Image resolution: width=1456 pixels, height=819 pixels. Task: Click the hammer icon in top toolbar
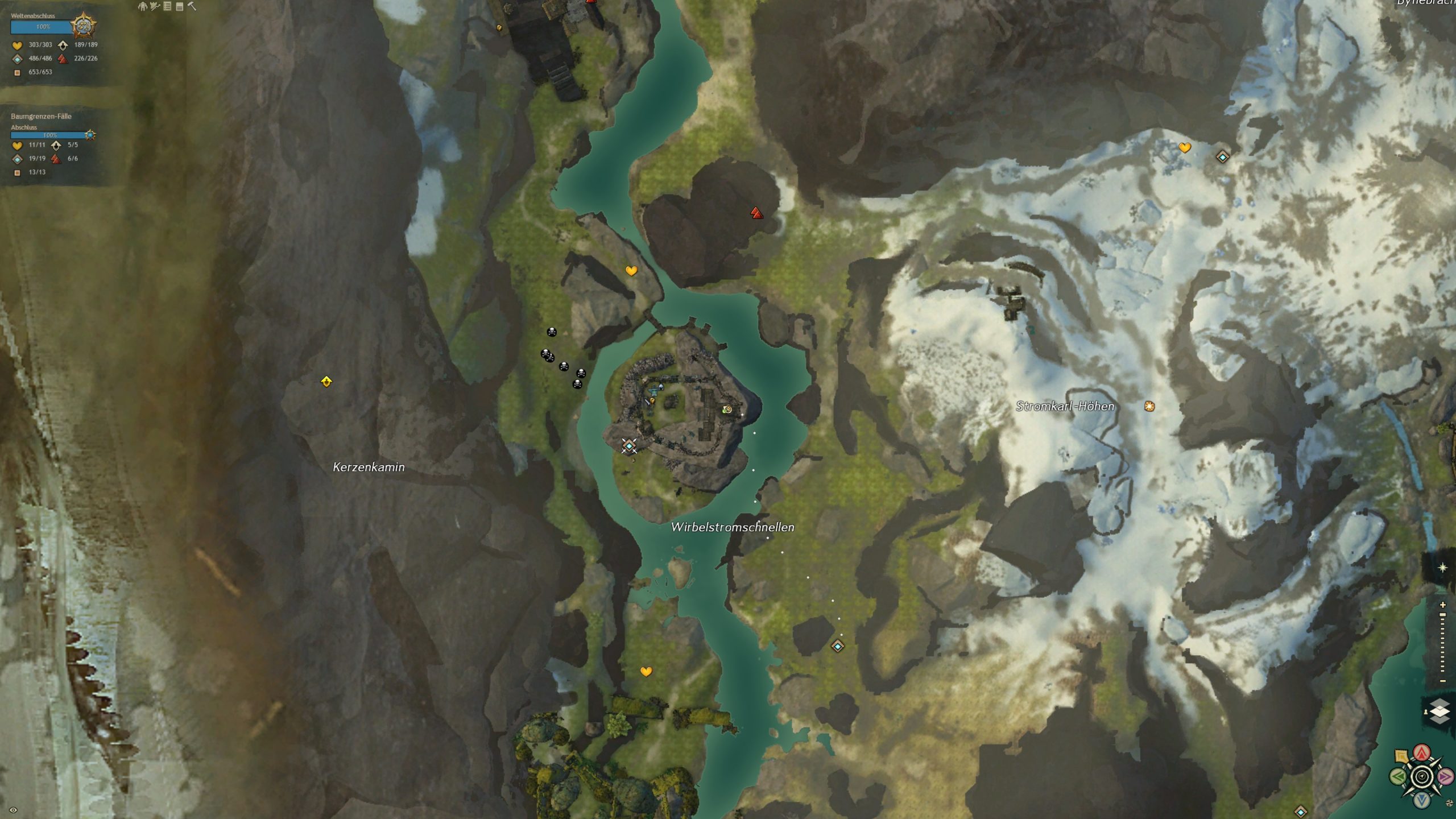click(x=192, y=6)
